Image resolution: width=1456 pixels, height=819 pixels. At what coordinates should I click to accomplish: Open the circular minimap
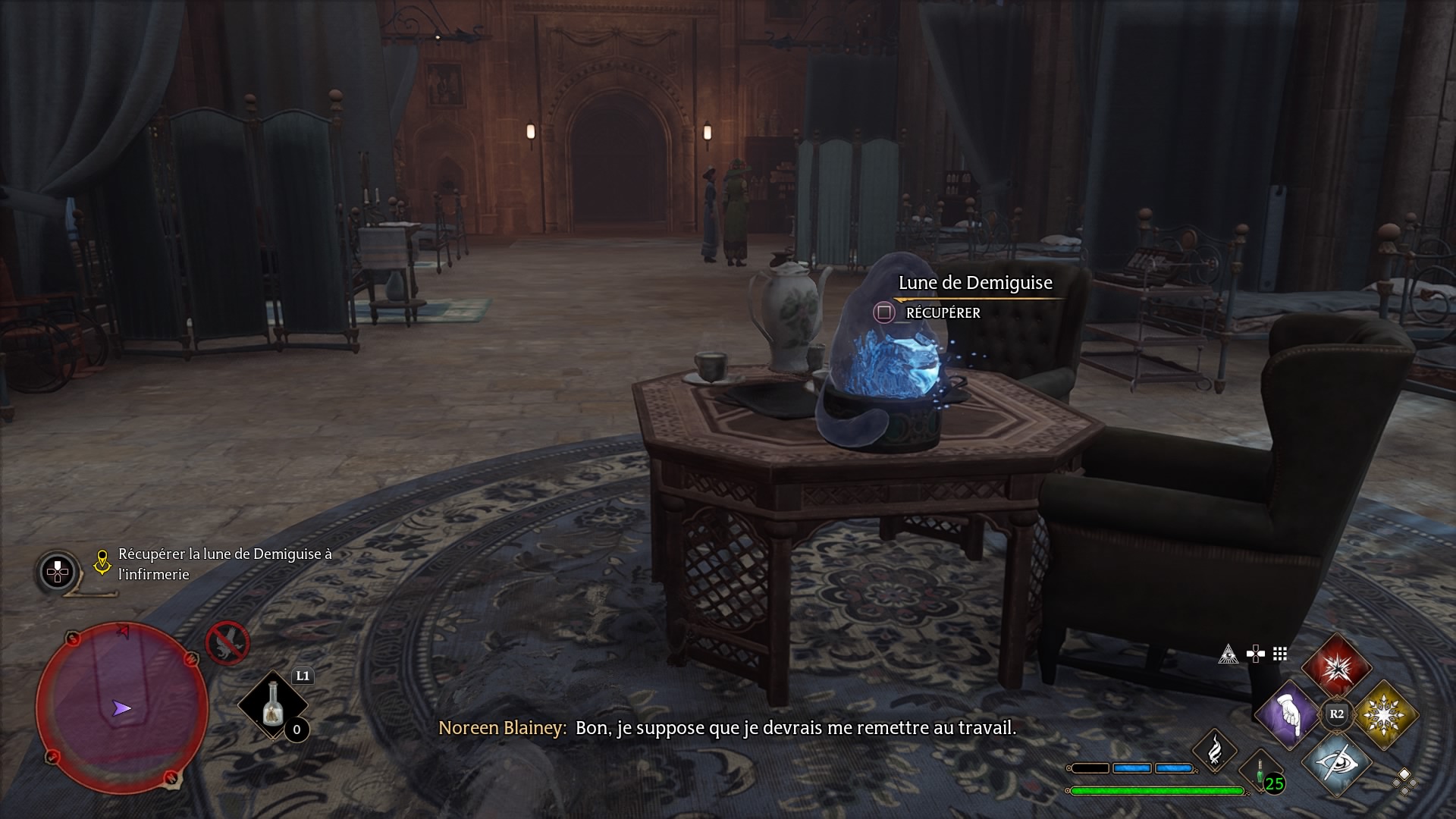[121, 708]
